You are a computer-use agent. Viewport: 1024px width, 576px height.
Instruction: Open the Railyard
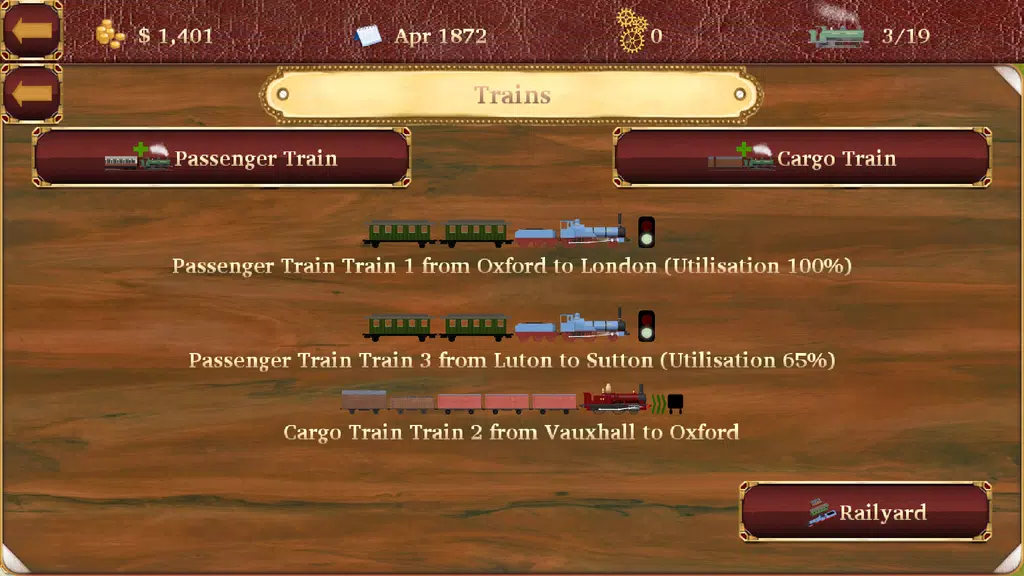pyautogui.click(x=866, y=513)
